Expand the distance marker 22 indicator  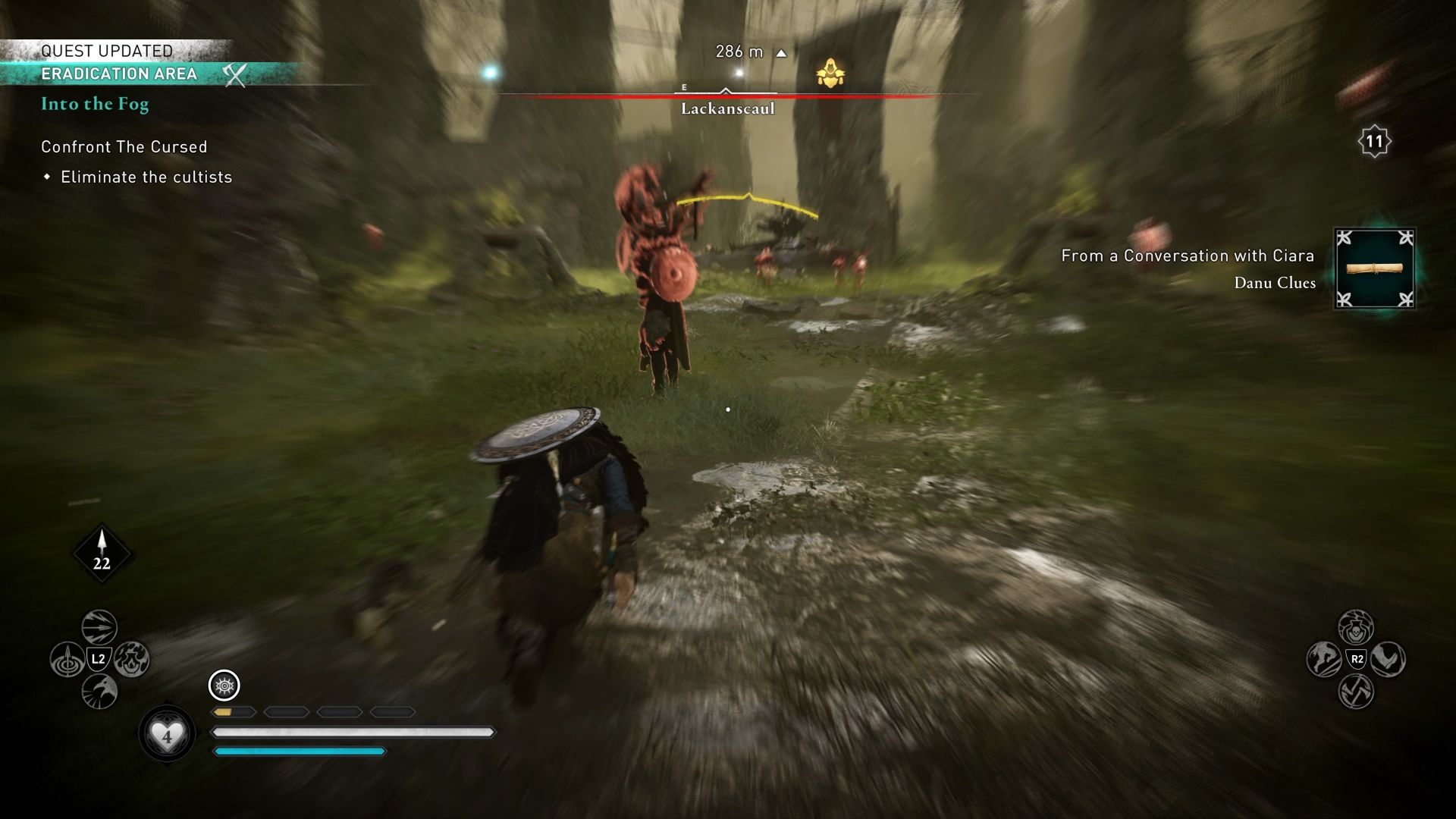click(x=101, y=553)
